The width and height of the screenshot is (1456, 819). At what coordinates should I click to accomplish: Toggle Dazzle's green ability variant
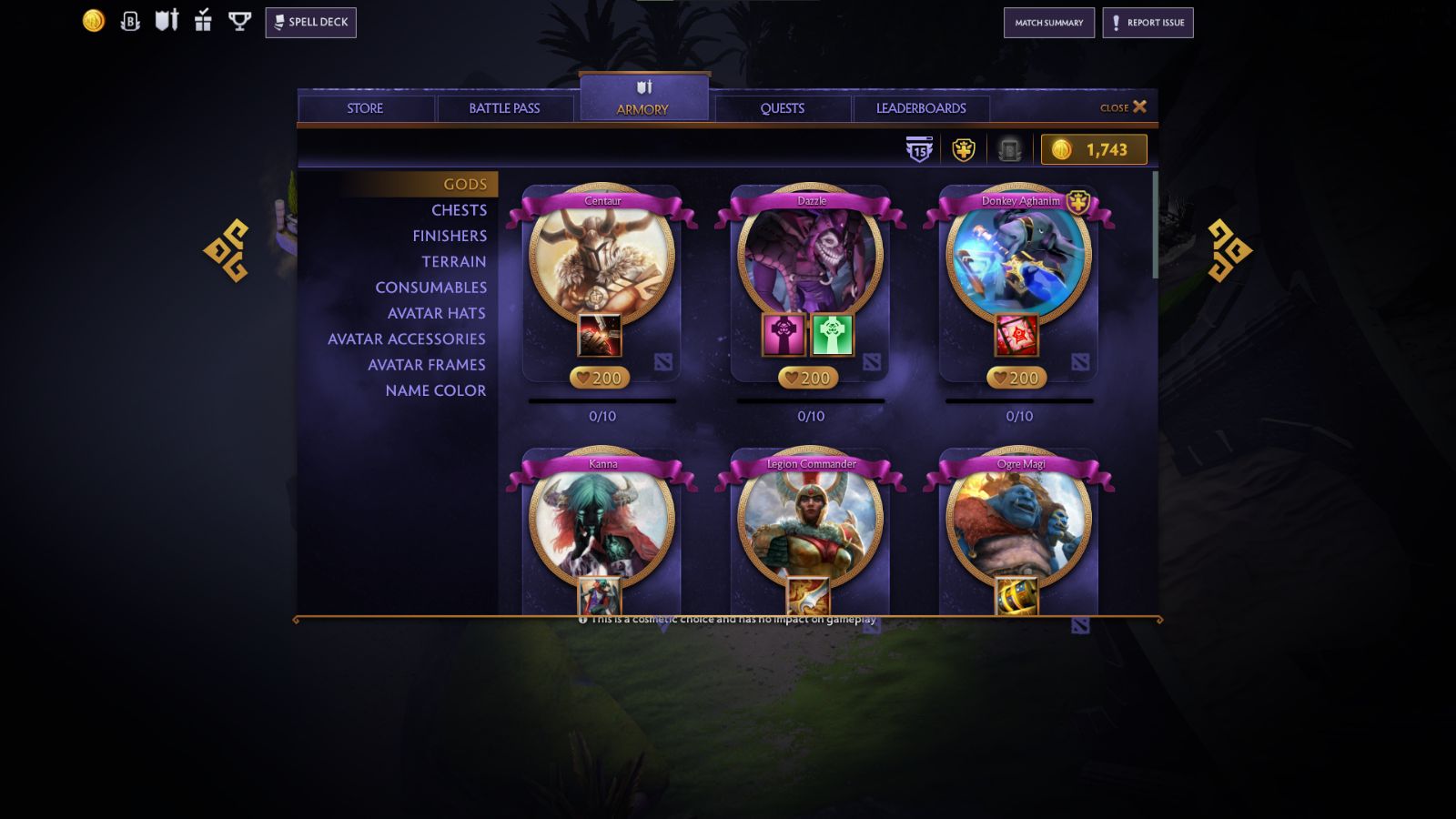[834, 333]
